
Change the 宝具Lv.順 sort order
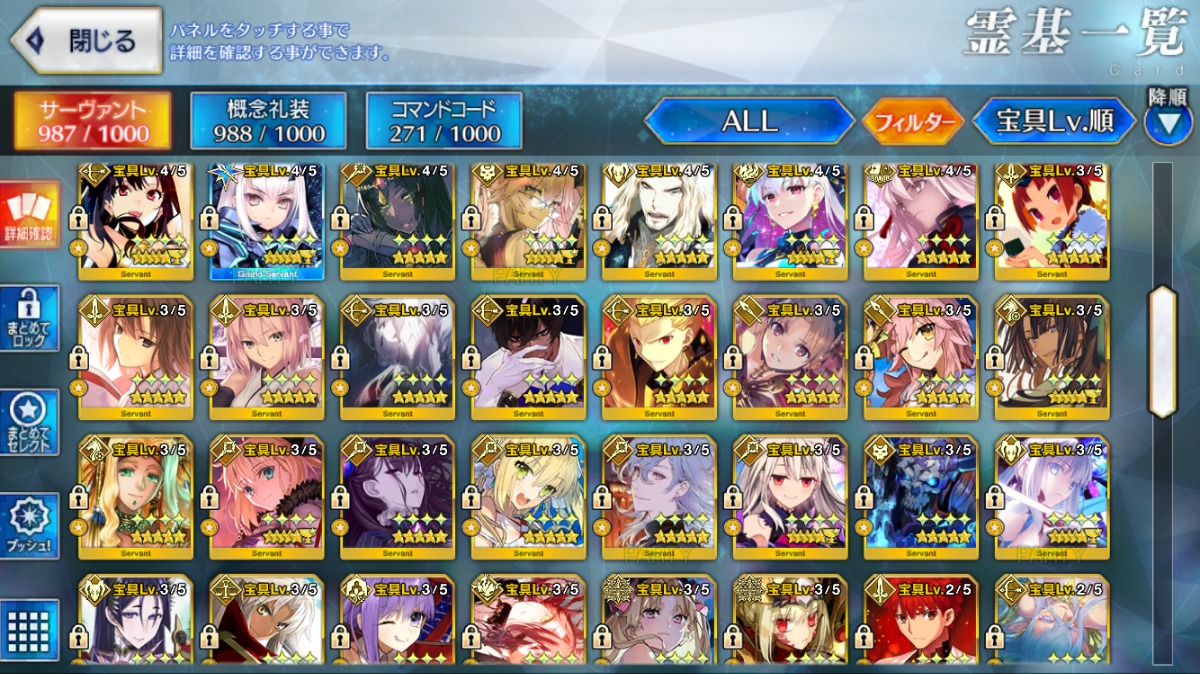[1054, 122]
